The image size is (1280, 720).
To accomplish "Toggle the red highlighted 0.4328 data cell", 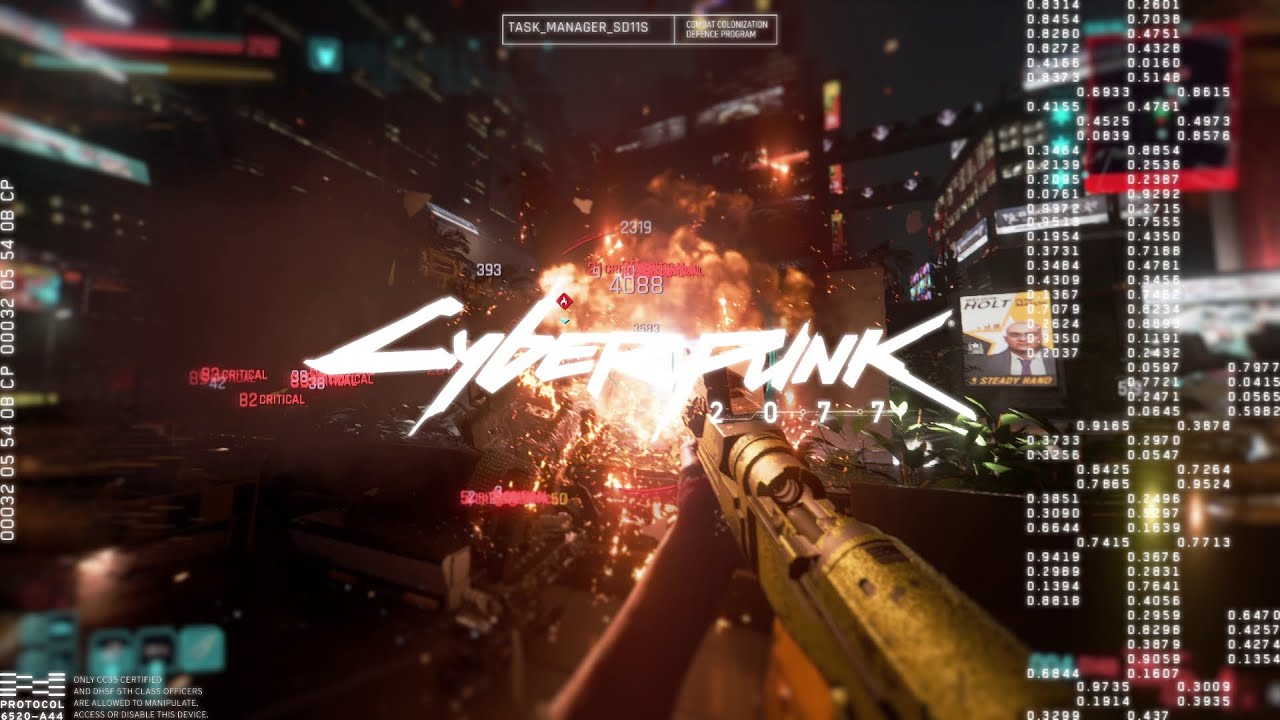I will click(1153, 47).
